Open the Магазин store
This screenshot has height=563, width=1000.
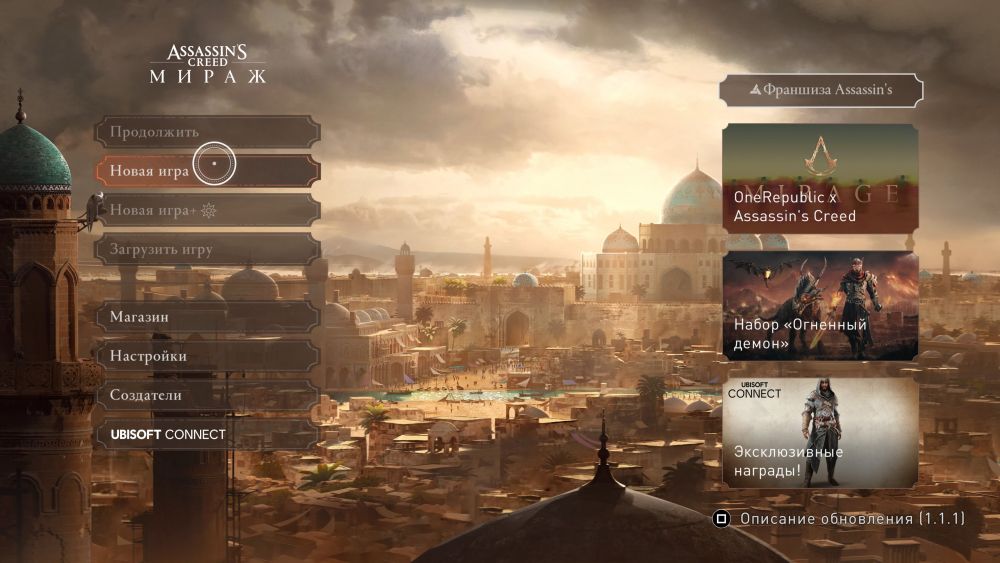coord(207,317)
